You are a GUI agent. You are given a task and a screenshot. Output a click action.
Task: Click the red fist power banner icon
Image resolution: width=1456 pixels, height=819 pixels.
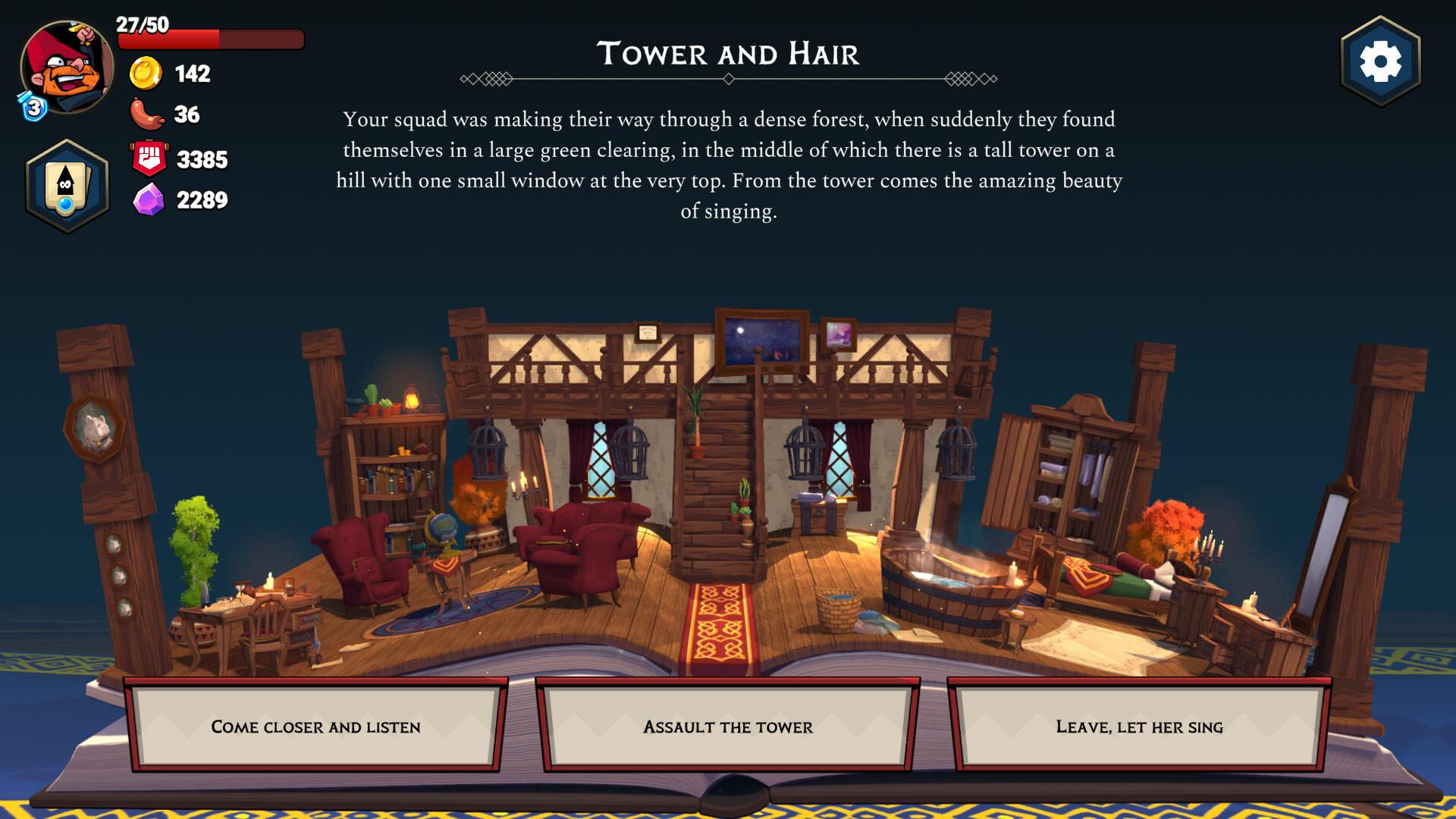point(150,158)
